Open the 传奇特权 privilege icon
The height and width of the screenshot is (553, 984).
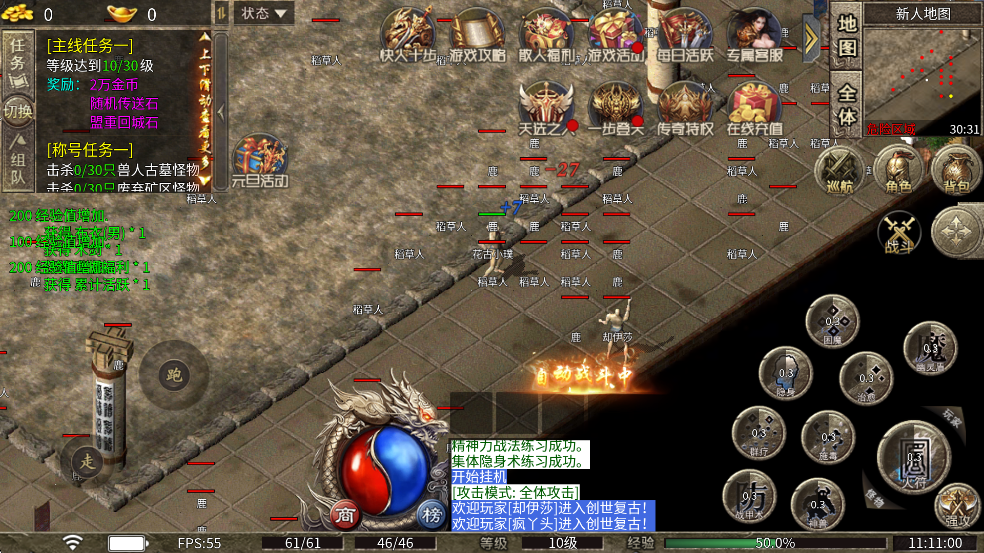pyautogui.click(x=685, y=108)
